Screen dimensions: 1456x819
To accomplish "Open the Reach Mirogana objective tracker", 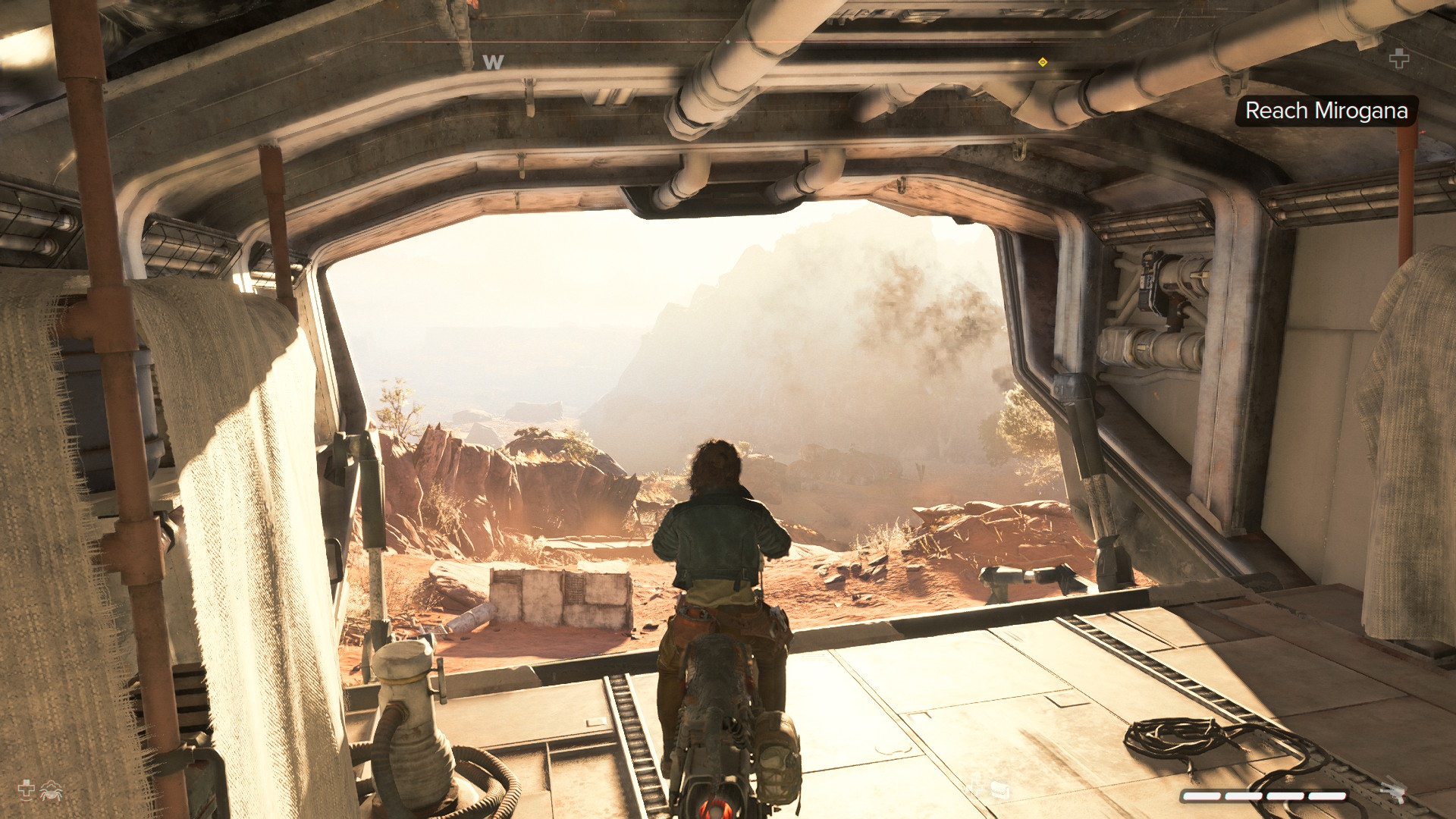I will point(1326,111).
